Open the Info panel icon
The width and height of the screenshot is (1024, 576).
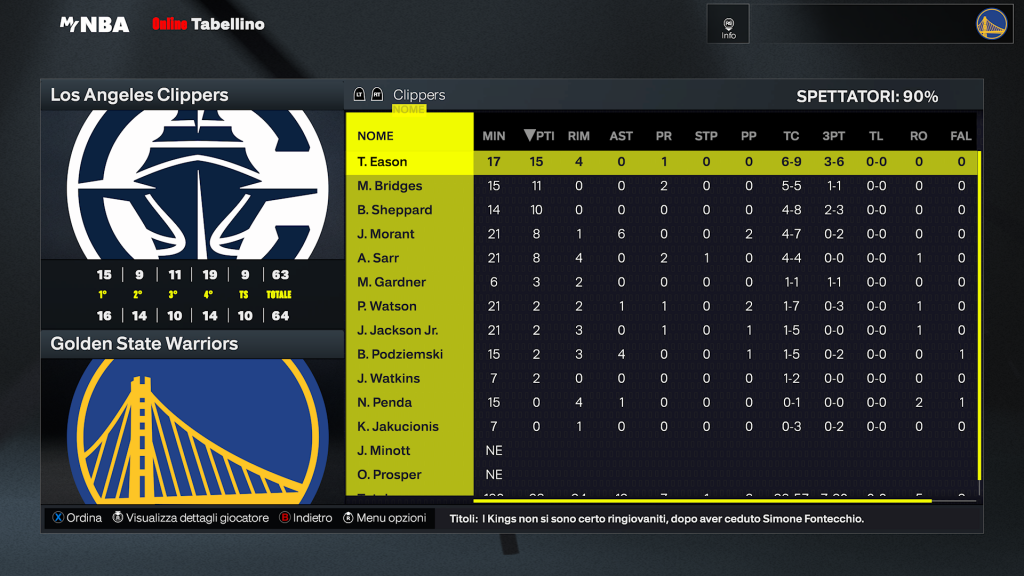728,27
